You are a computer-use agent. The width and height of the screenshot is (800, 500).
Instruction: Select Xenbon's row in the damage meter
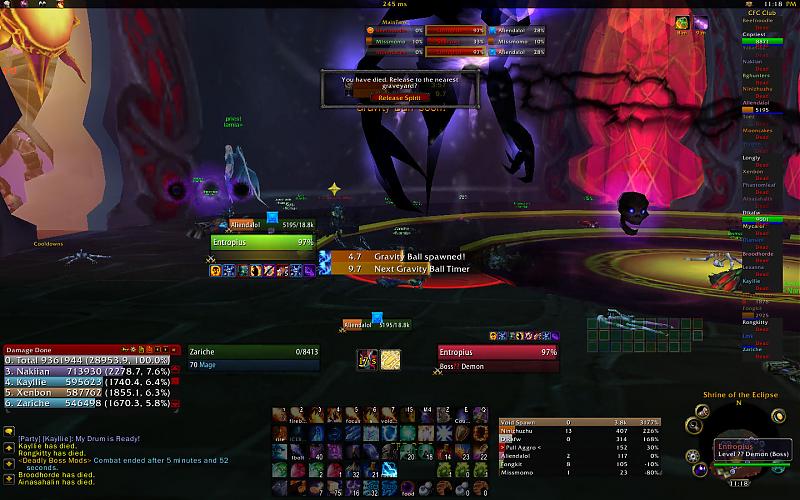click(86, 391)
